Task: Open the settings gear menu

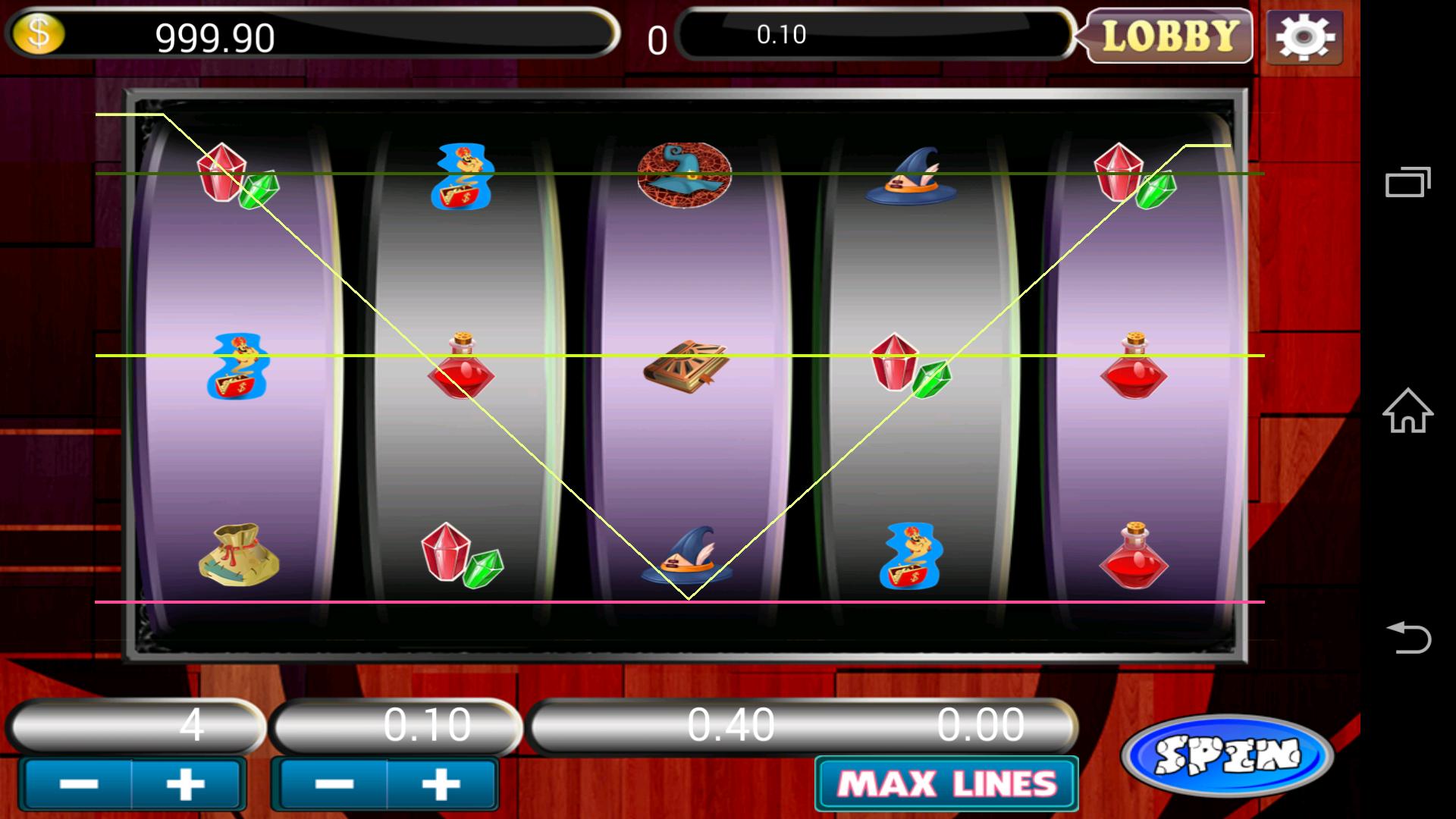Action: click(x=1304, y=35)
